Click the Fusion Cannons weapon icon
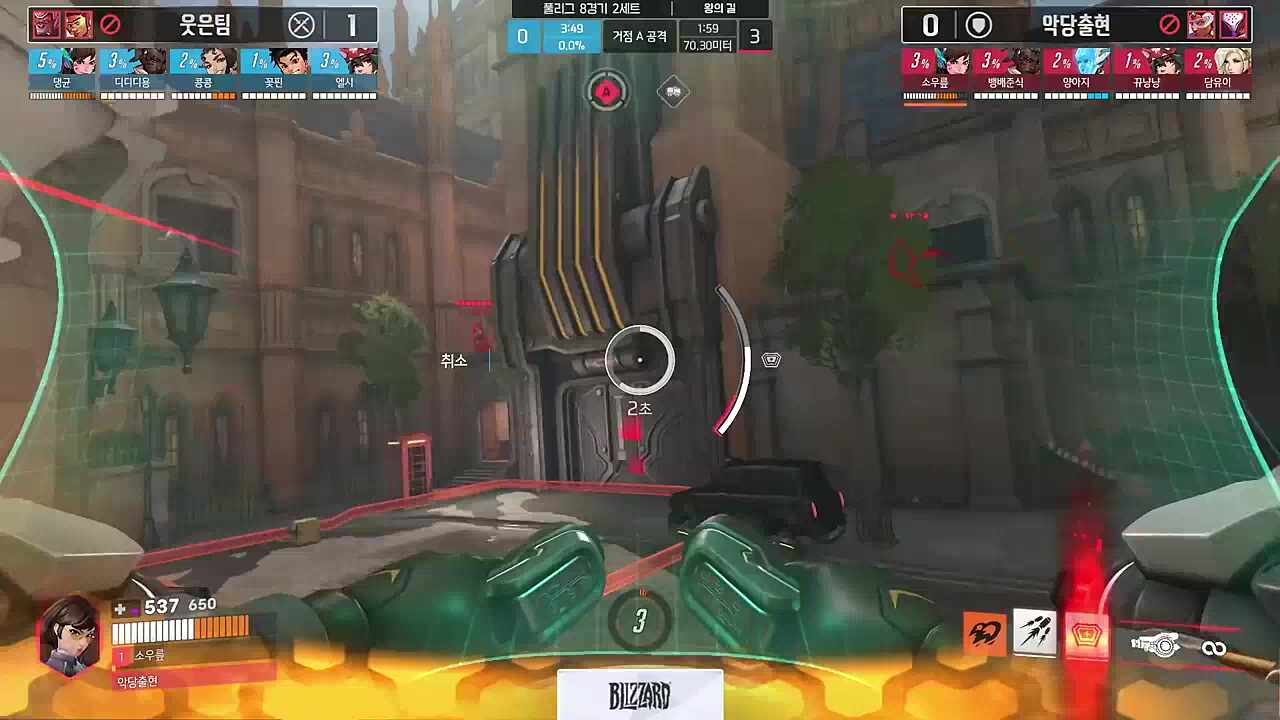 (1157, 645)
